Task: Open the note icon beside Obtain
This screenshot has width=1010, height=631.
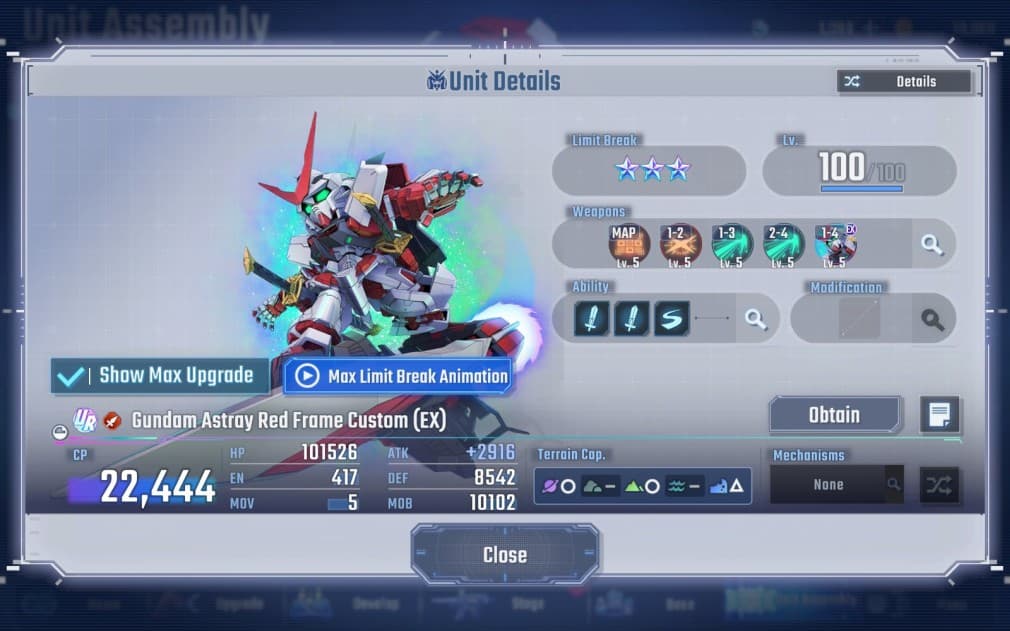Action: point(939,415)
